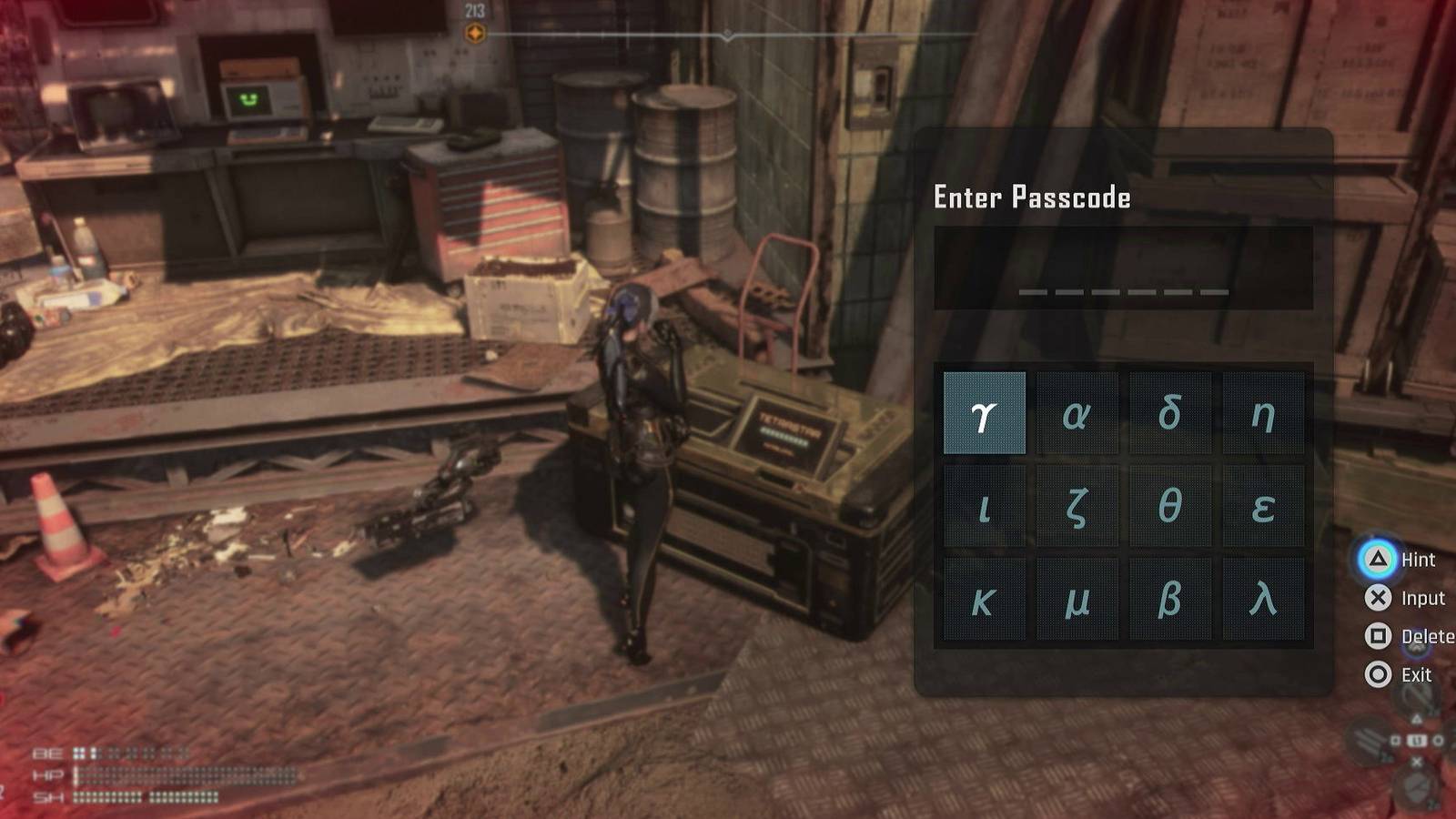The width and height of the screenshot is (1456, 819).
Task: Click the Enter Passcode heading
Action: 1033,197
